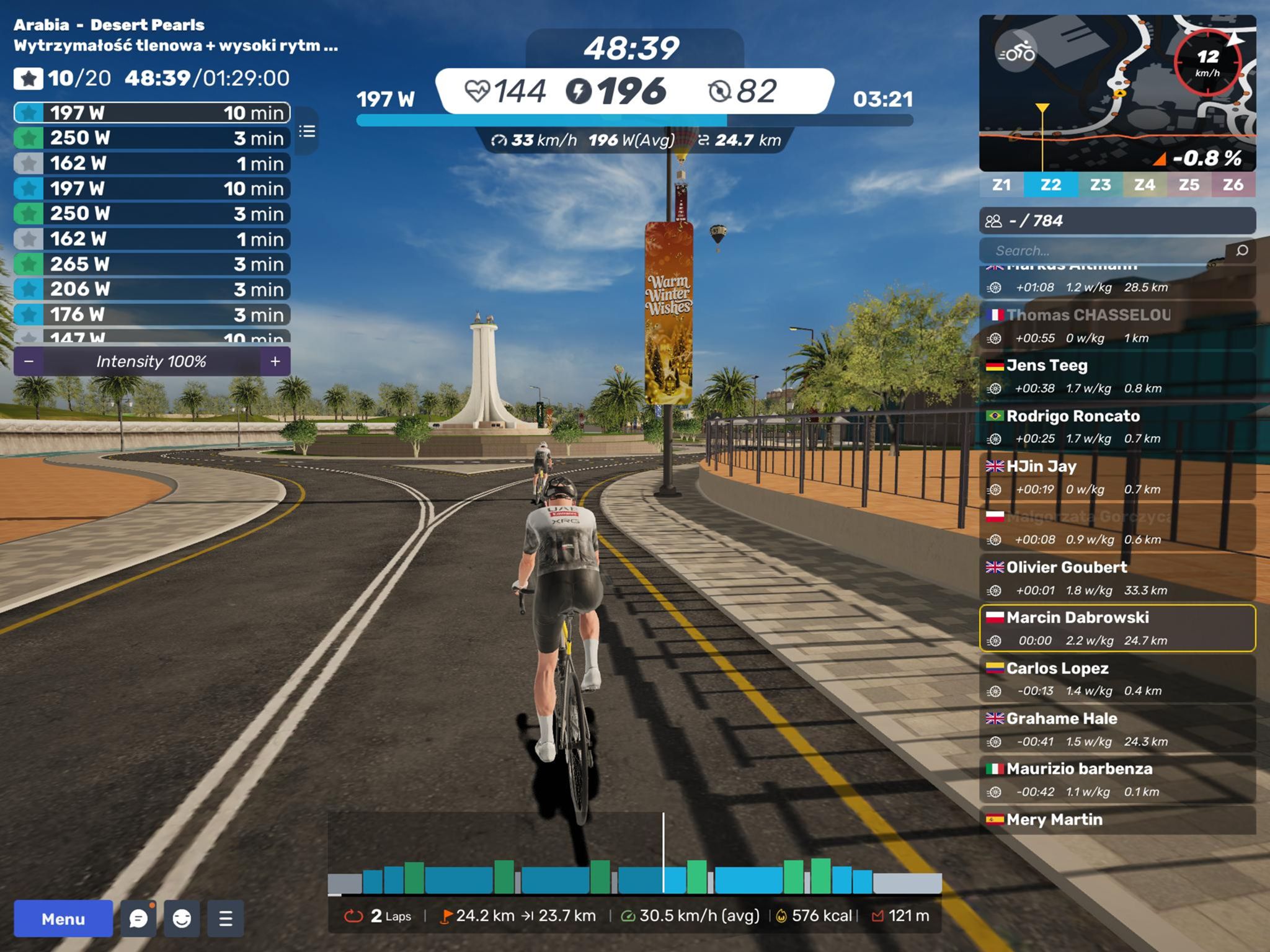Select the 265 W workout interval row
This screenshot has height=952, width=1270.
[152, 264]
